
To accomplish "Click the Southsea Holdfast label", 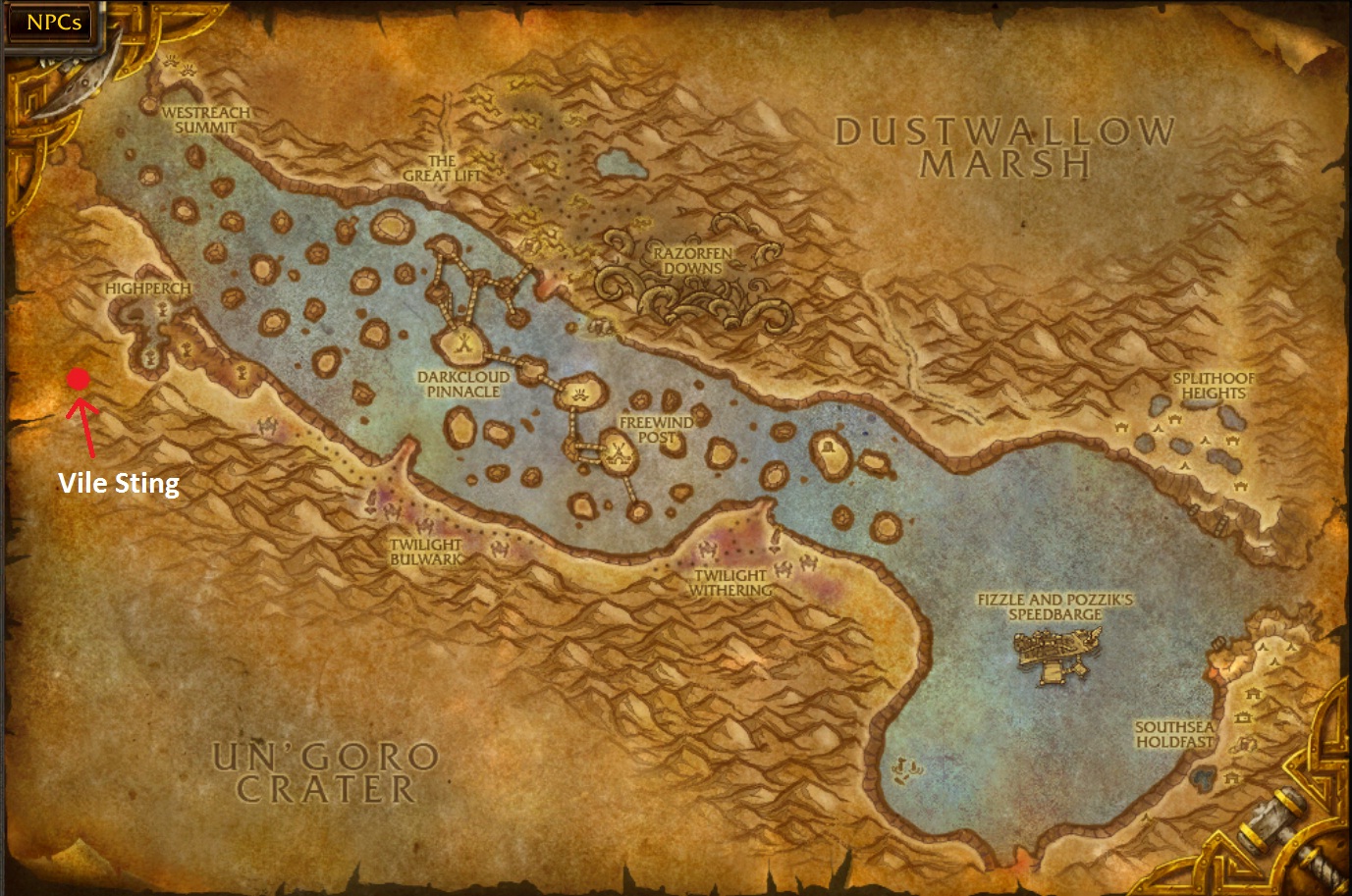I will (x=1175, y=733).
